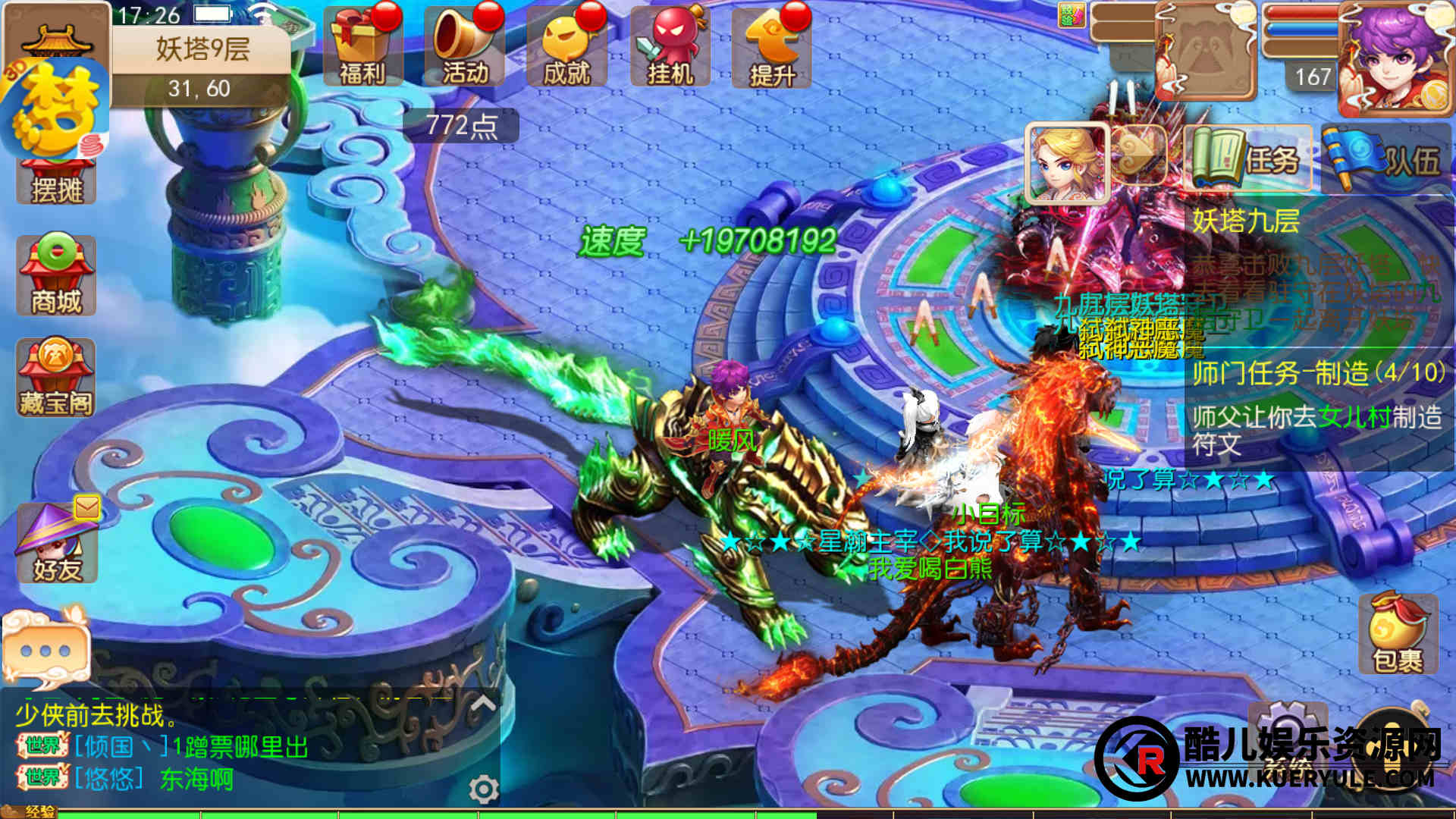1456x819 pixels.
Task: Visit the 商城 shop
Action: click(56, 275)
